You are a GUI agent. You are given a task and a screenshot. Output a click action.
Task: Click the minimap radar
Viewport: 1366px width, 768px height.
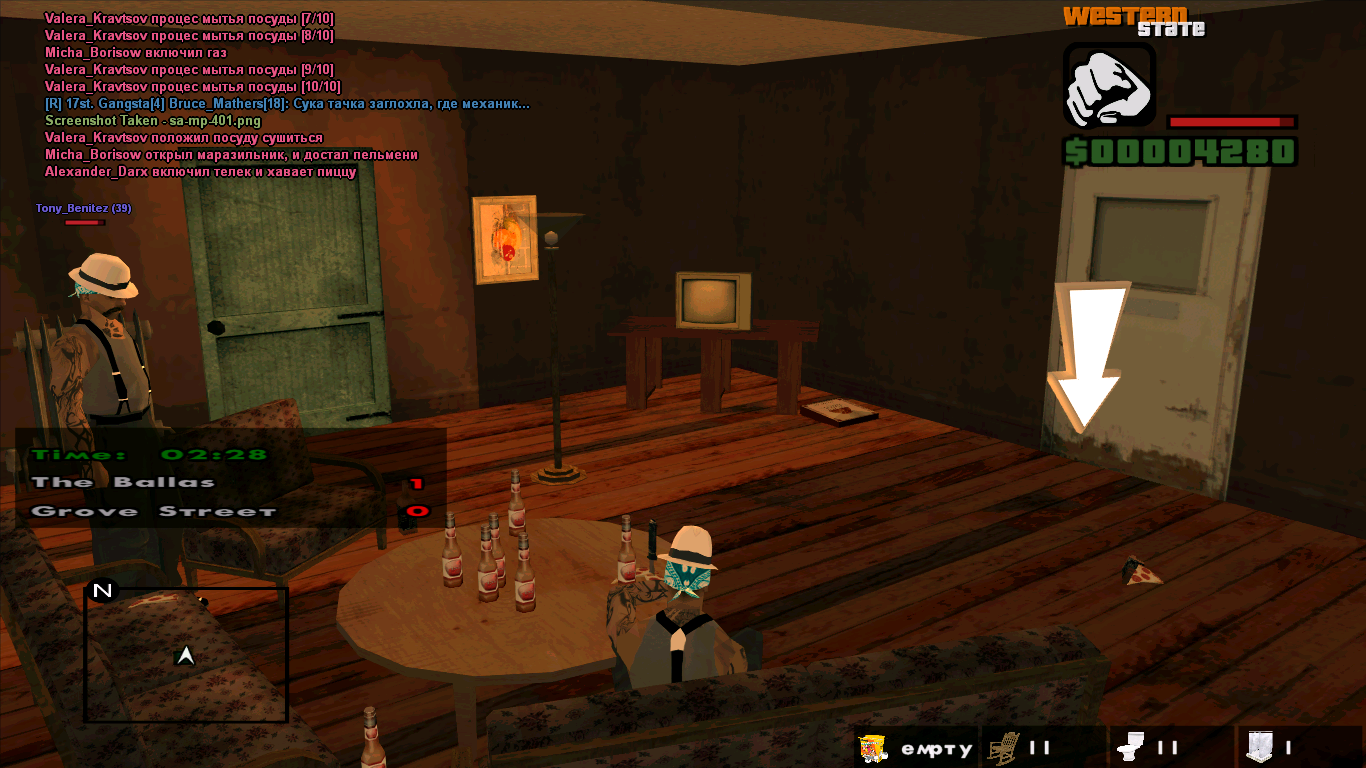186,655
